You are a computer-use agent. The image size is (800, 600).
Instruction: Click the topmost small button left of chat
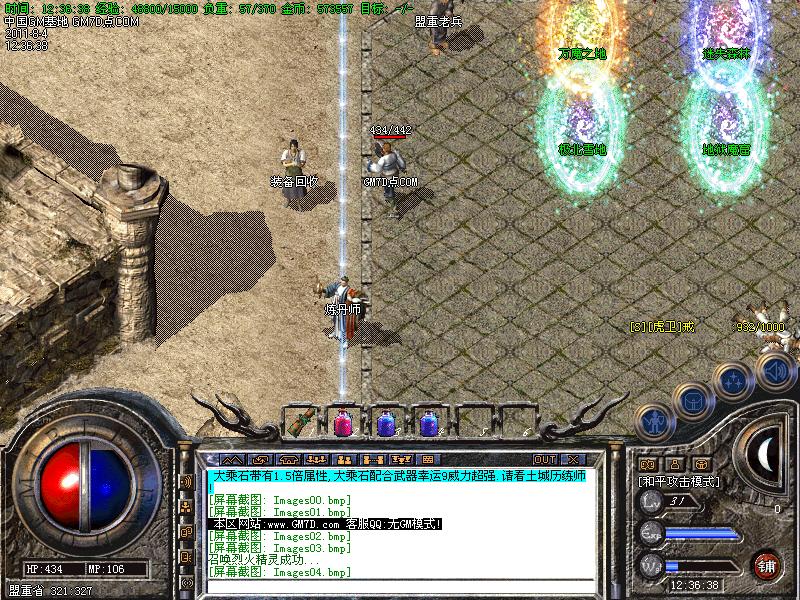click(x=187, y=482)
